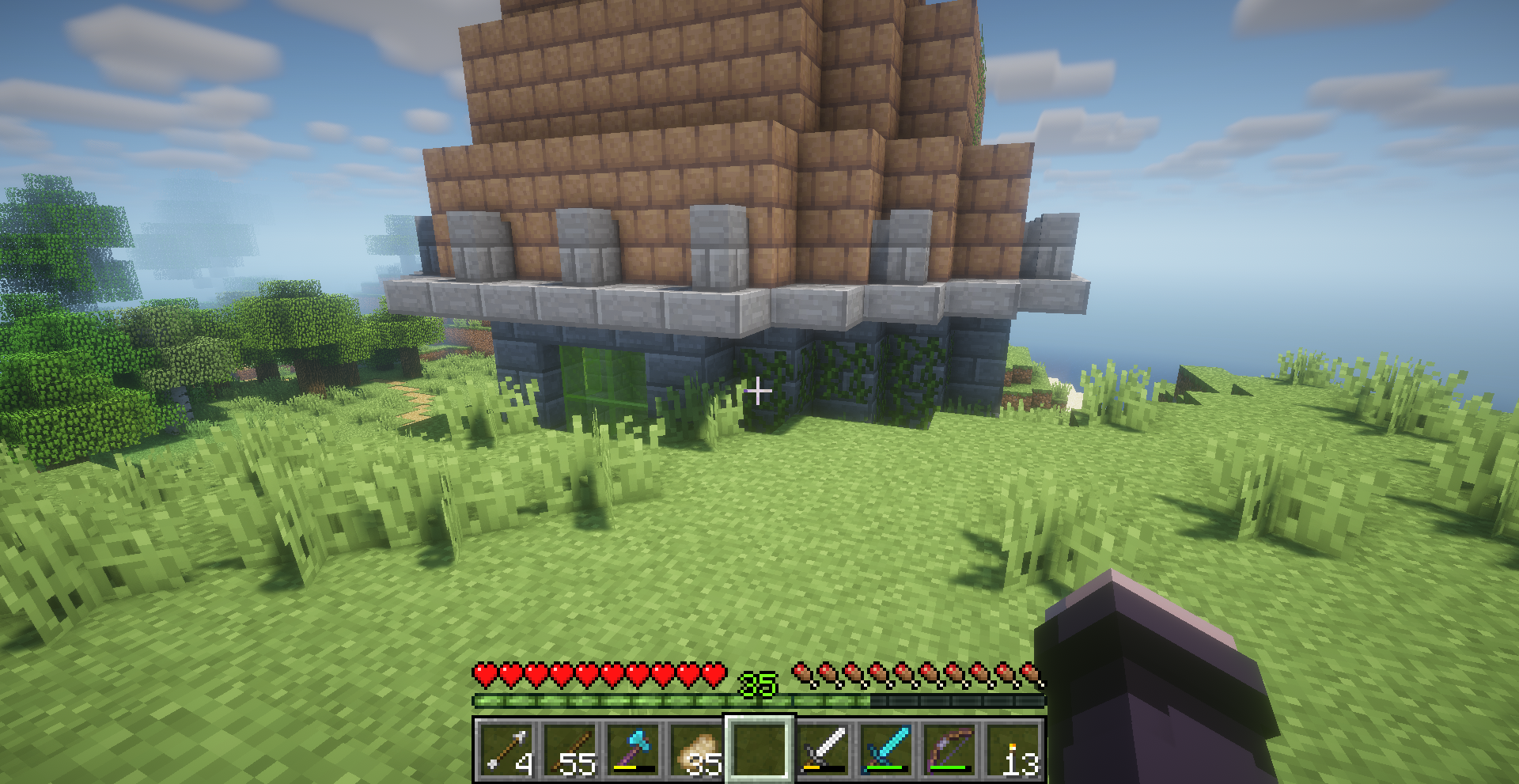Click the empty highlighted hotbar slot

pyautogui.click(x=759, y=749)
